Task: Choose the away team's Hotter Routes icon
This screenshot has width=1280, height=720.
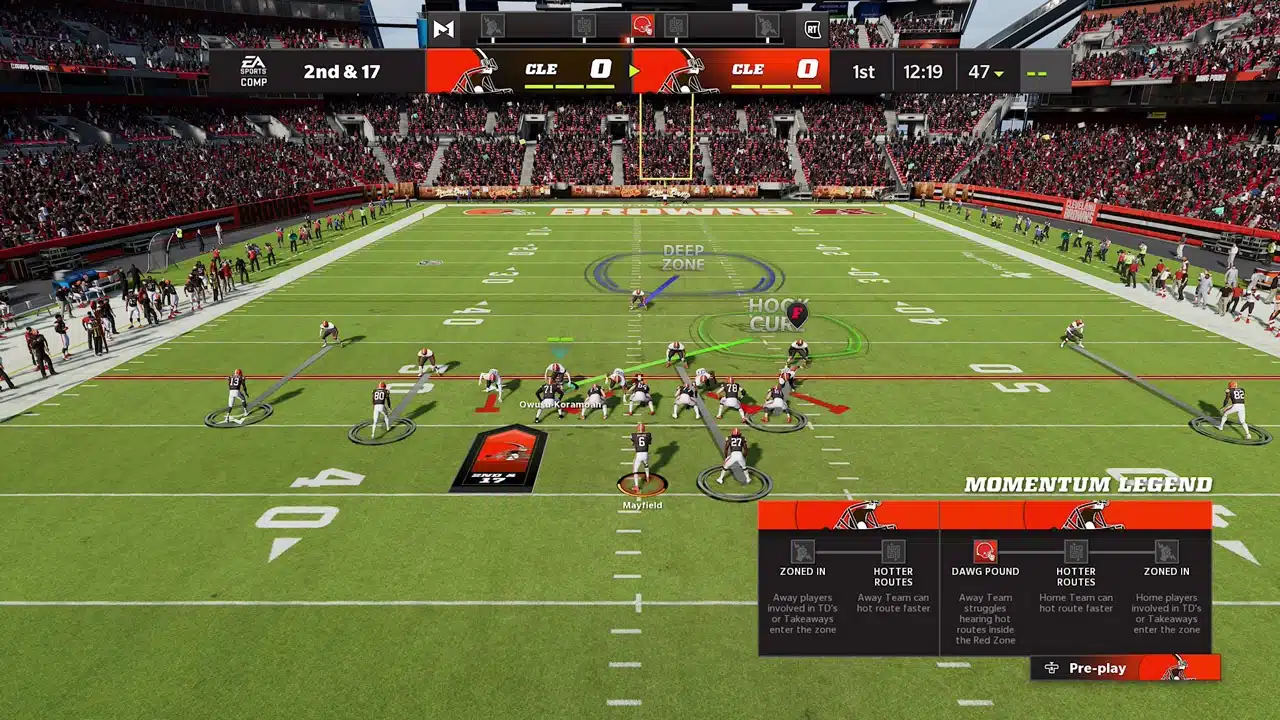Action: pos(893,552)
